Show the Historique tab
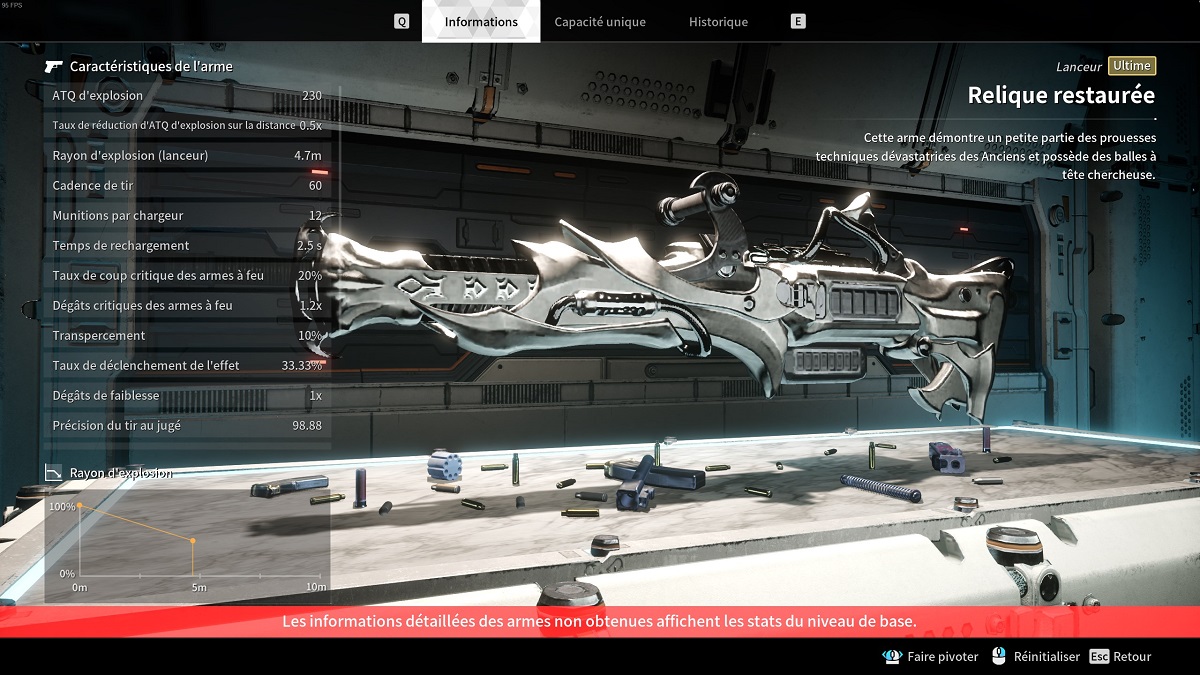This screenshot has height=675, width=1200. coord(718,21)
